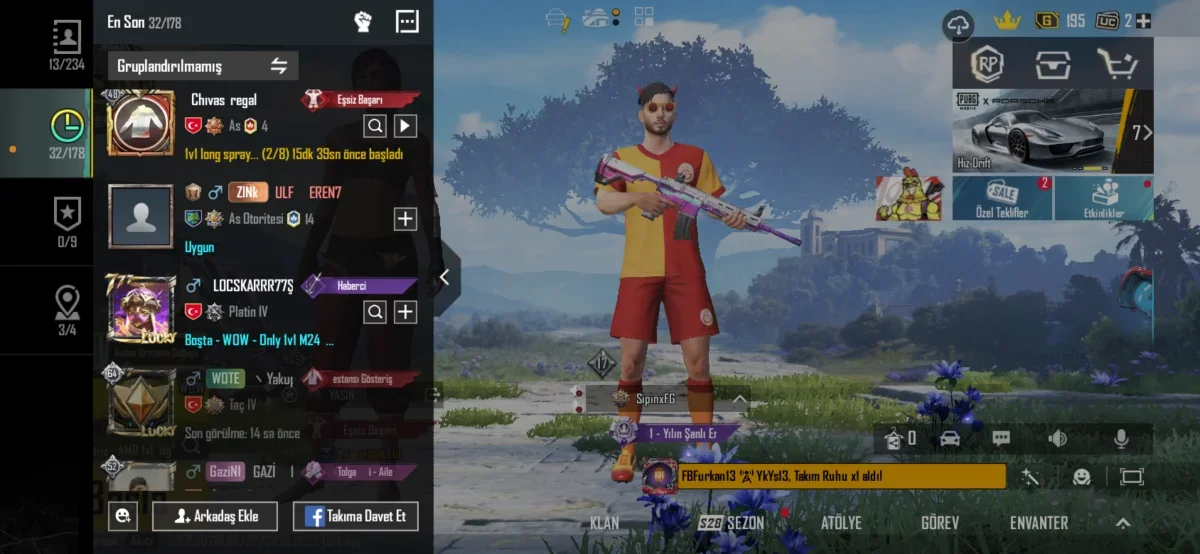The image size is (1200, 554).
Task: Toggle the microphone icon
Action: 1121,438
